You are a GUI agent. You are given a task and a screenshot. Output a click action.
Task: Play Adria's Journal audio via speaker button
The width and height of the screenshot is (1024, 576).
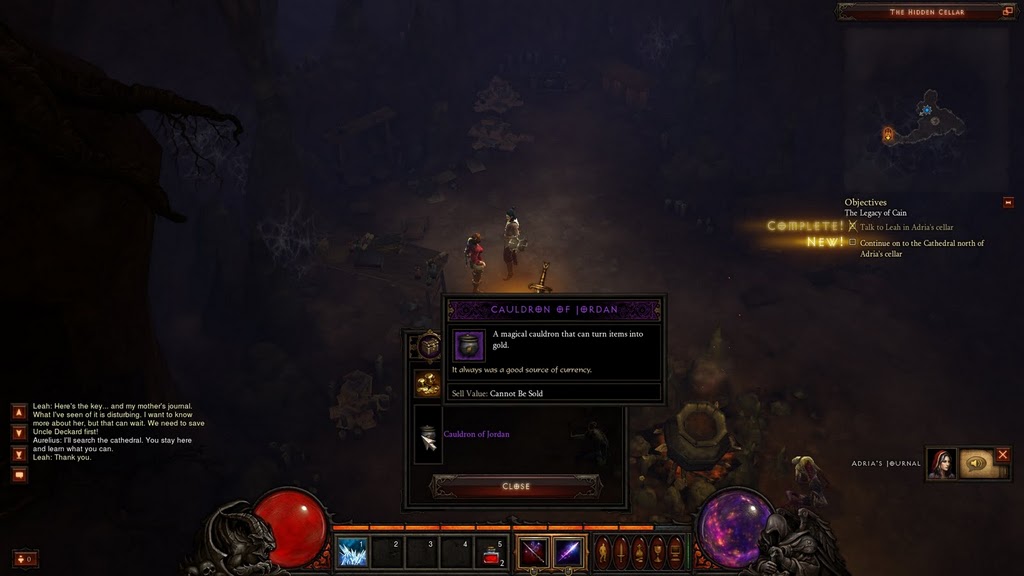(x=976, y=463)
